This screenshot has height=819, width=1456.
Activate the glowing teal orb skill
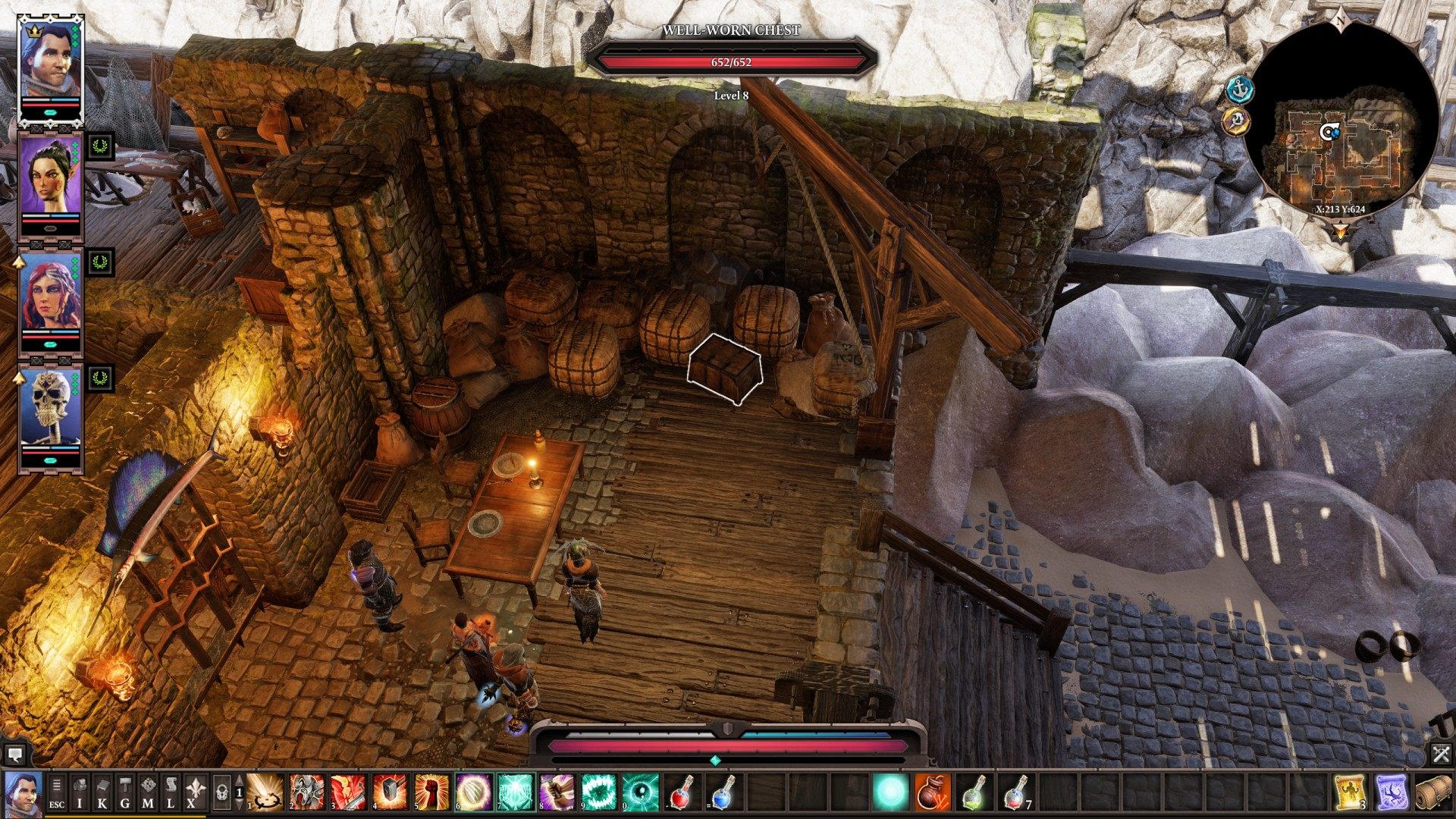890,792
